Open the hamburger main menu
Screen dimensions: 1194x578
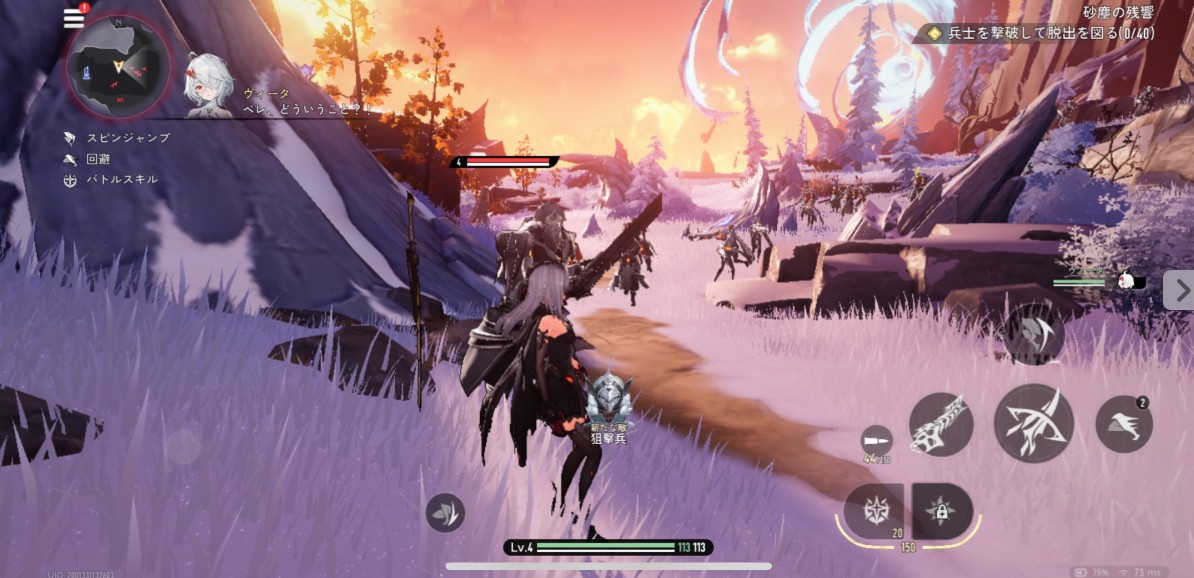click(74, 18)
